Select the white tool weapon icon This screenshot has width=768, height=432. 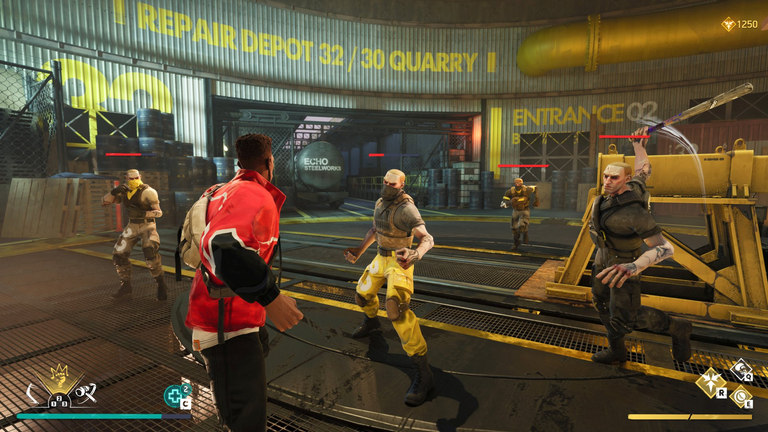(x=86, y=391)
